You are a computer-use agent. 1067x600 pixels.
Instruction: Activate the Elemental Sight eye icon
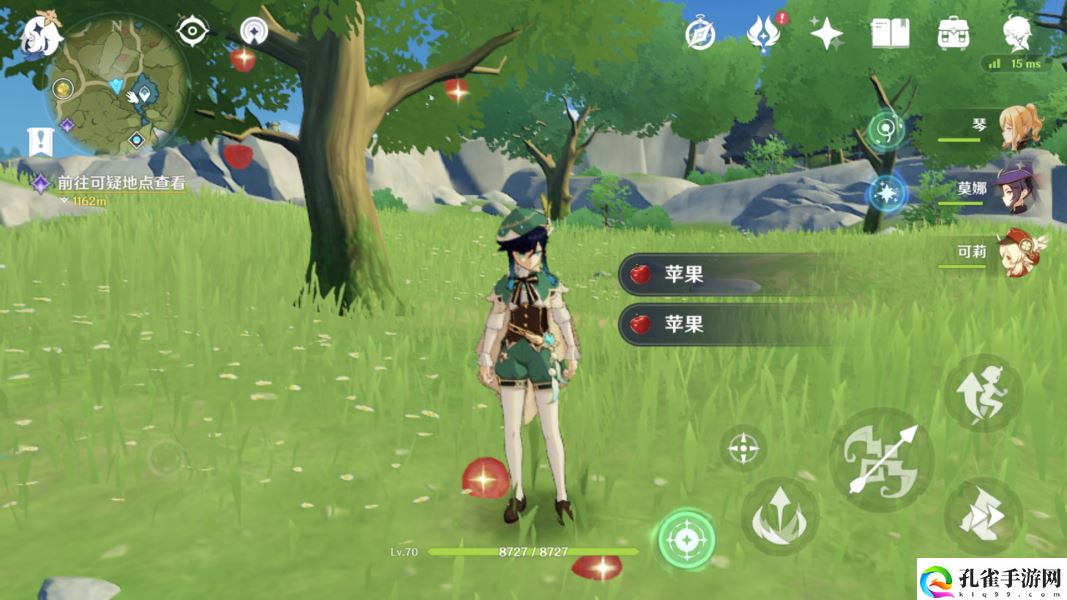(x=191, y=31)
